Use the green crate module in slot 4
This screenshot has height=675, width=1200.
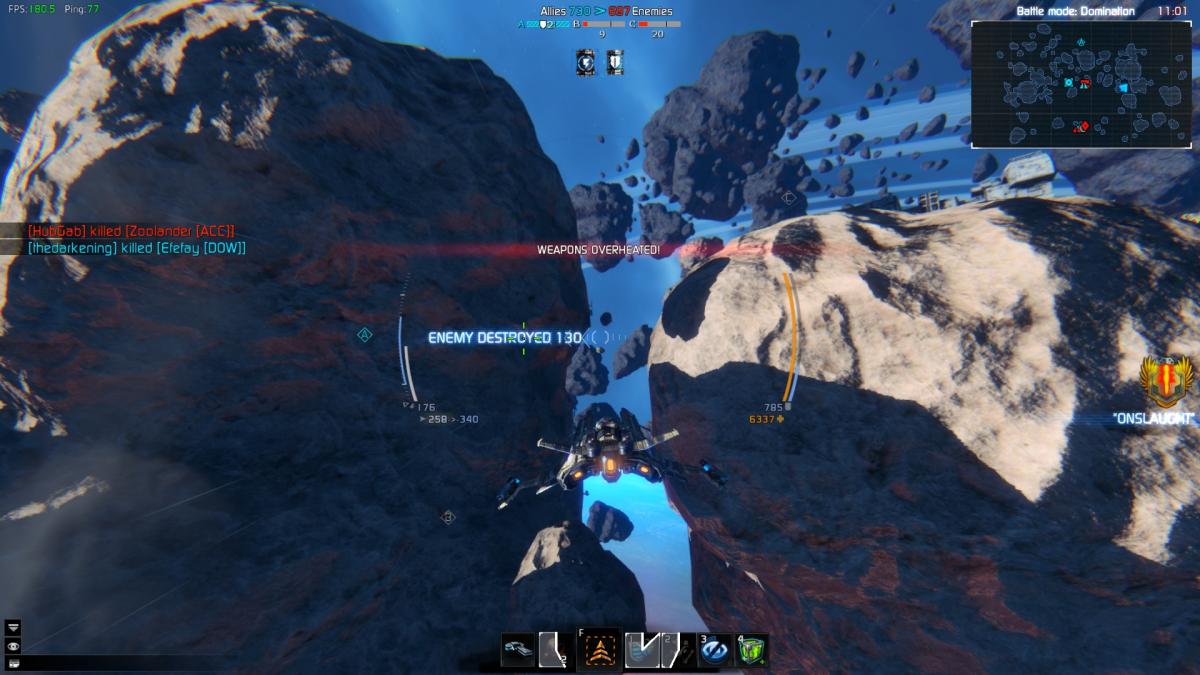click(x=752, y=650)
